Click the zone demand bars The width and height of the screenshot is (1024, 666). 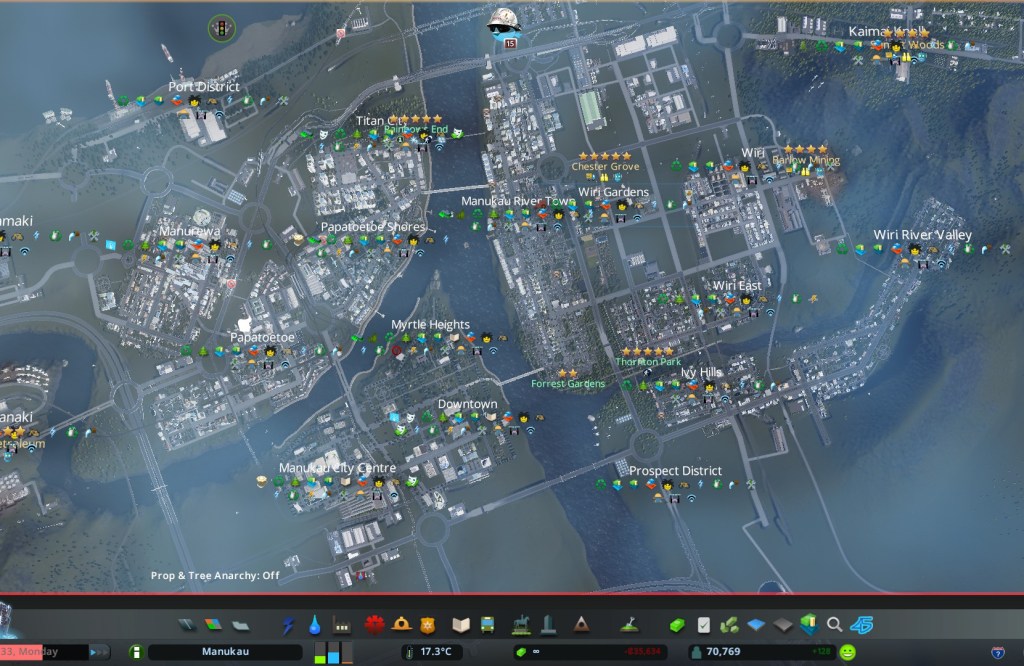(x=334, y=652)
